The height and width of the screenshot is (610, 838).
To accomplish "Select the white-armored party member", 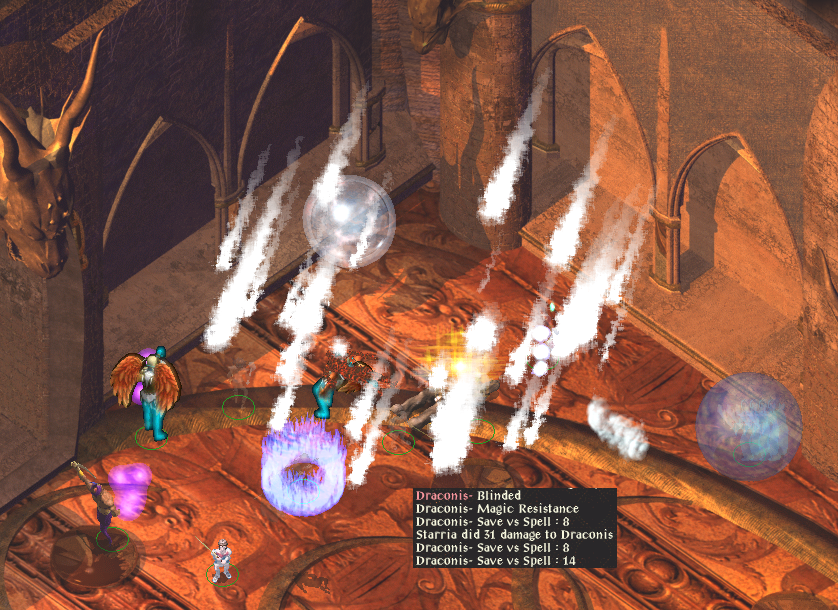I will pos(222,556).
